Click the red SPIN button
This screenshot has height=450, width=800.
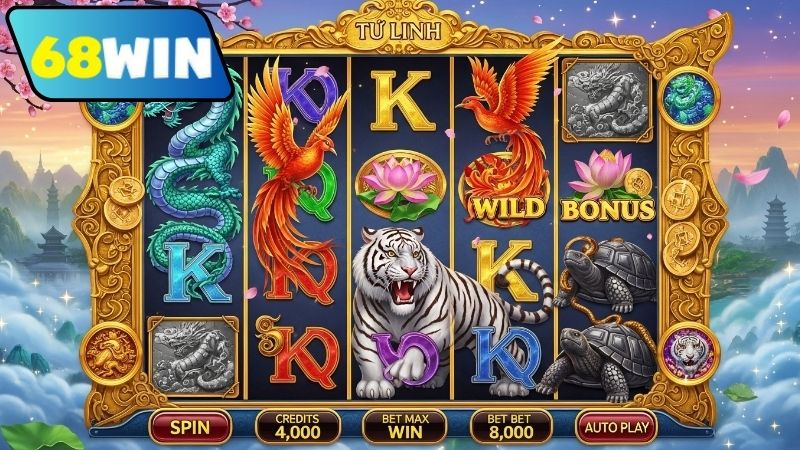(189, 427)
